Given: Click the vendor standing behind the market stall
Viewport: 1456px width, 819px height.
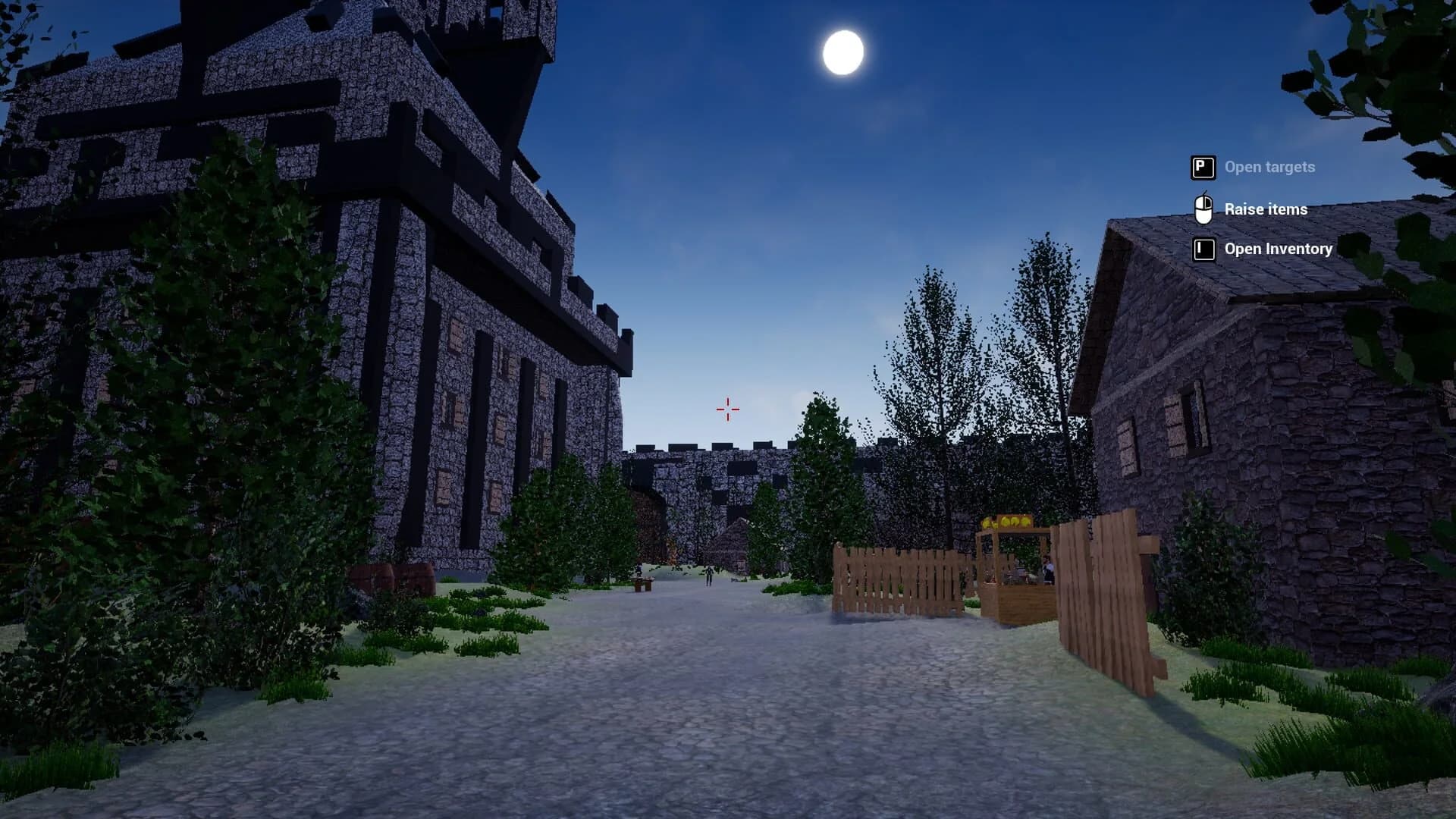Looking at the screenshot, I should coord(1047,569).
